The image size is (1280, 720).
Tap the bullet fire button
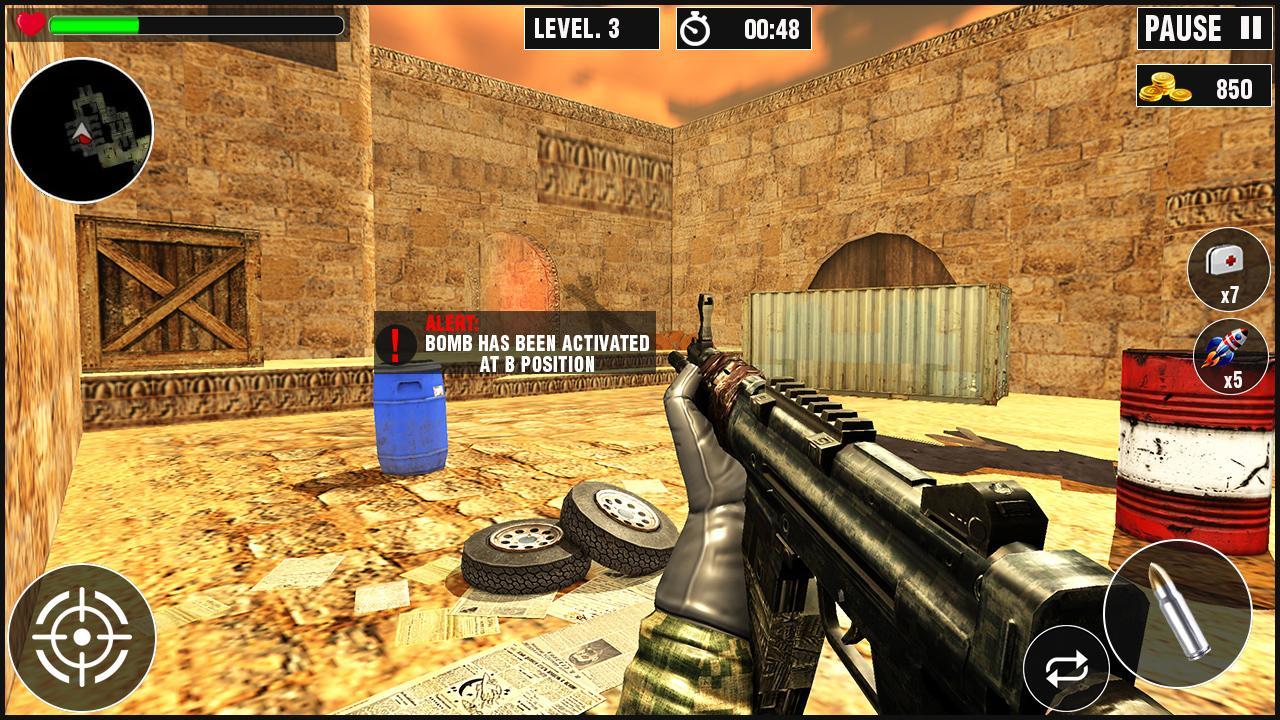[x=1177, y=614]
